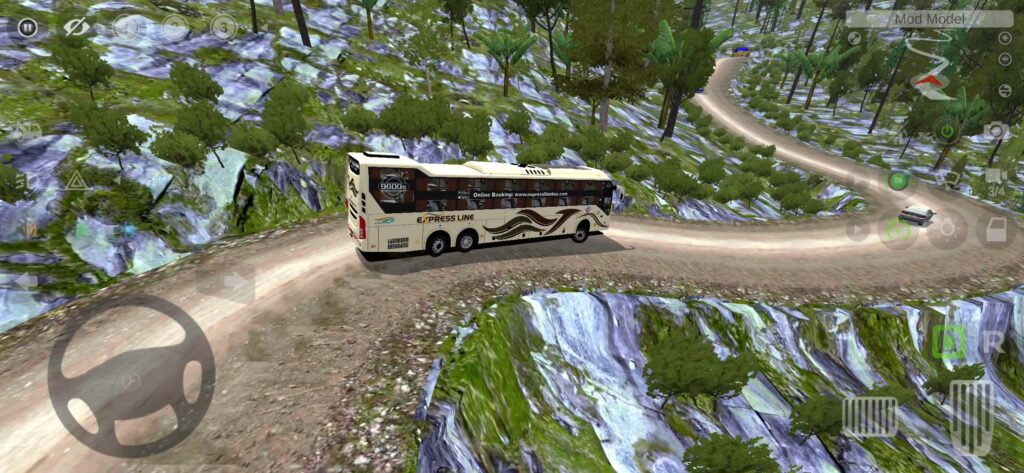Zoom in on the minimap

pyautogui.click(x=1004, y=39)
